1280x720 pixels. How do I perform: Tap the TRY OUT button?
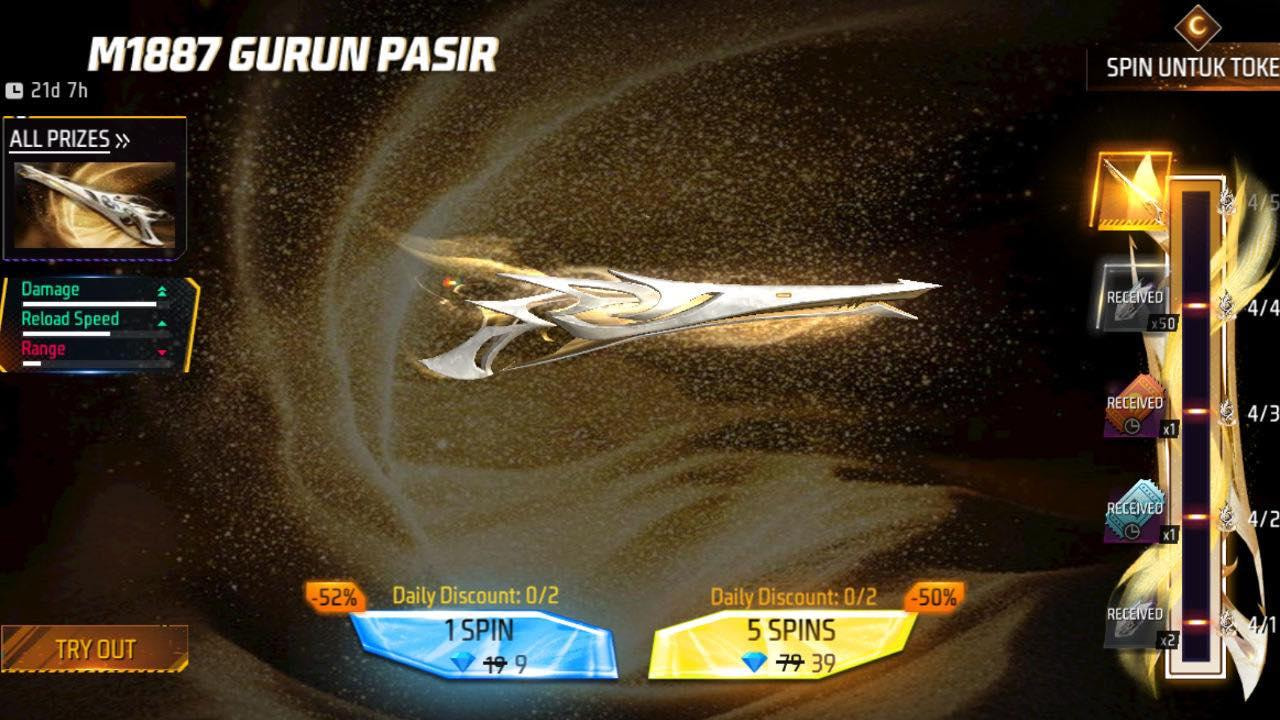coord(95,648)
